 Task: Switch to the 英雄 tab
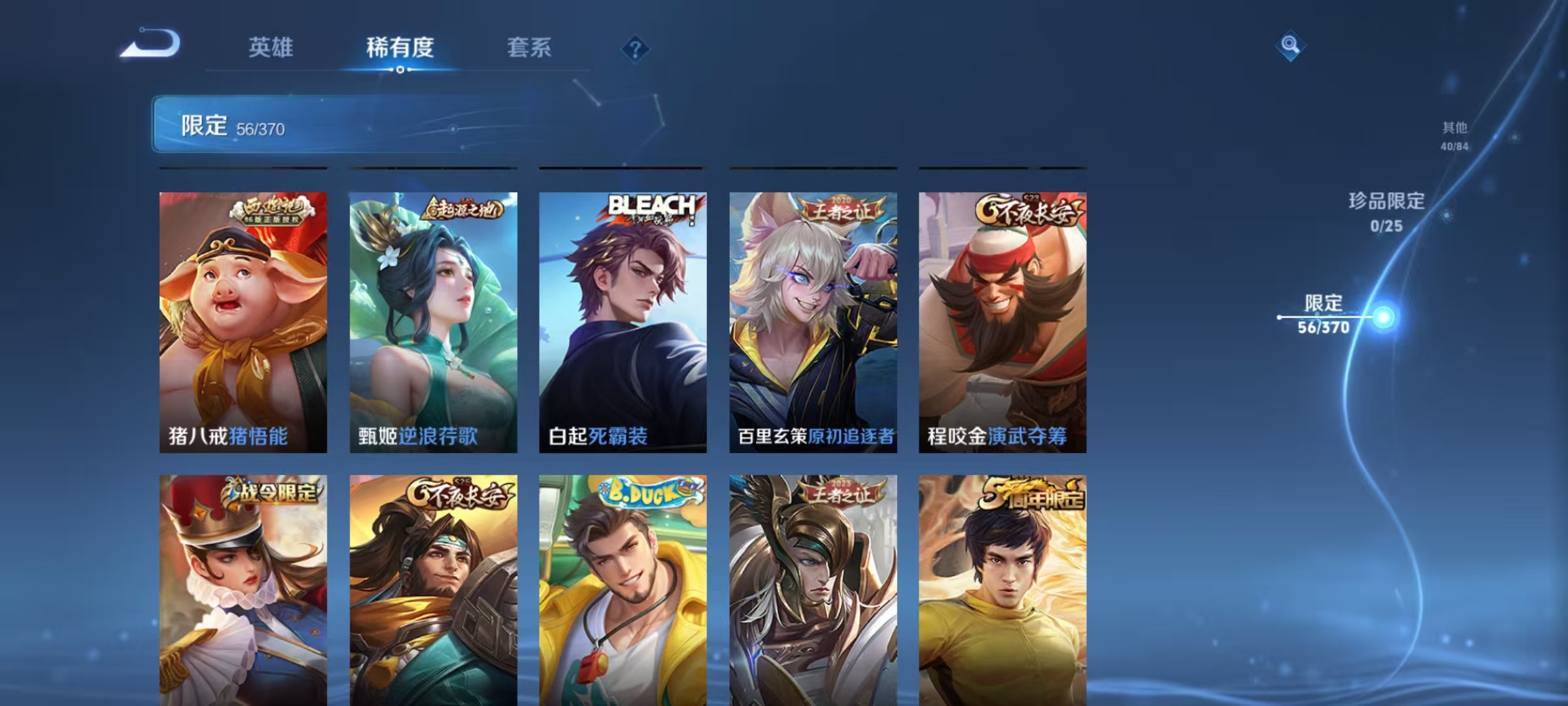(271, 48)
